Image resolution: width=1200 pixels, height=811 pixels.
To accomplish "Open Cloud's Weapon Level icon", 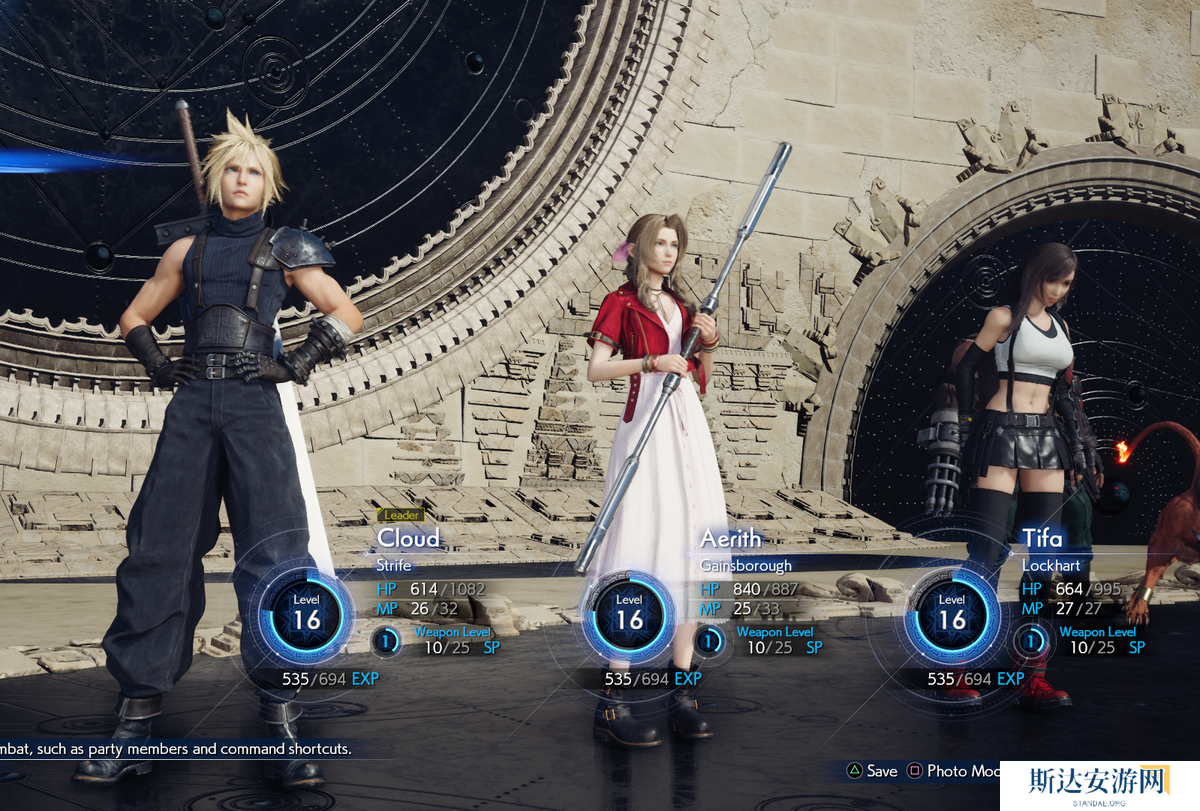I will [x=386, y=640].
